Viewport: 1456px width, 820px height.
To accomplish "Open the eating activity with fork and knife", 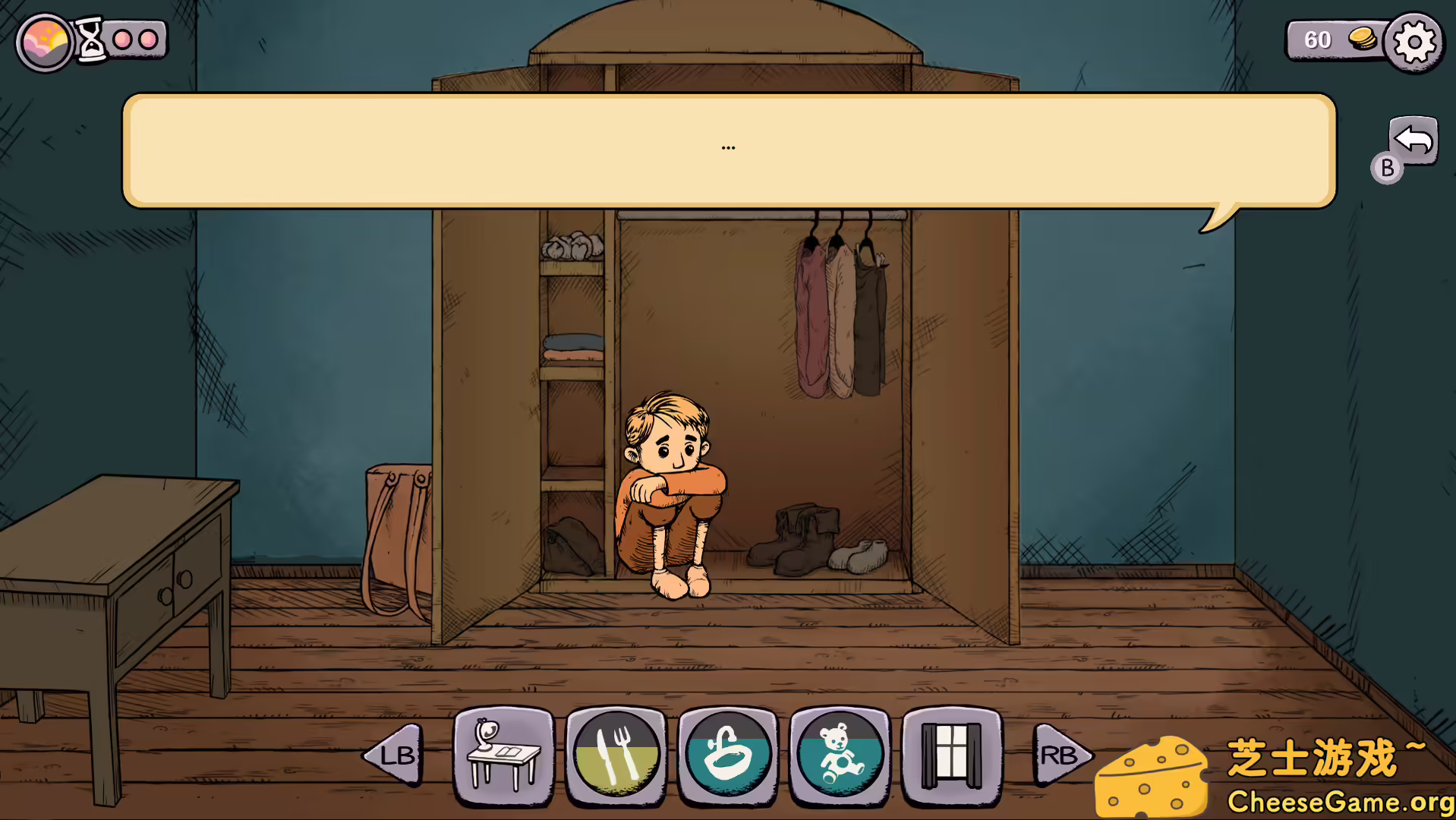I will [617, 756].
